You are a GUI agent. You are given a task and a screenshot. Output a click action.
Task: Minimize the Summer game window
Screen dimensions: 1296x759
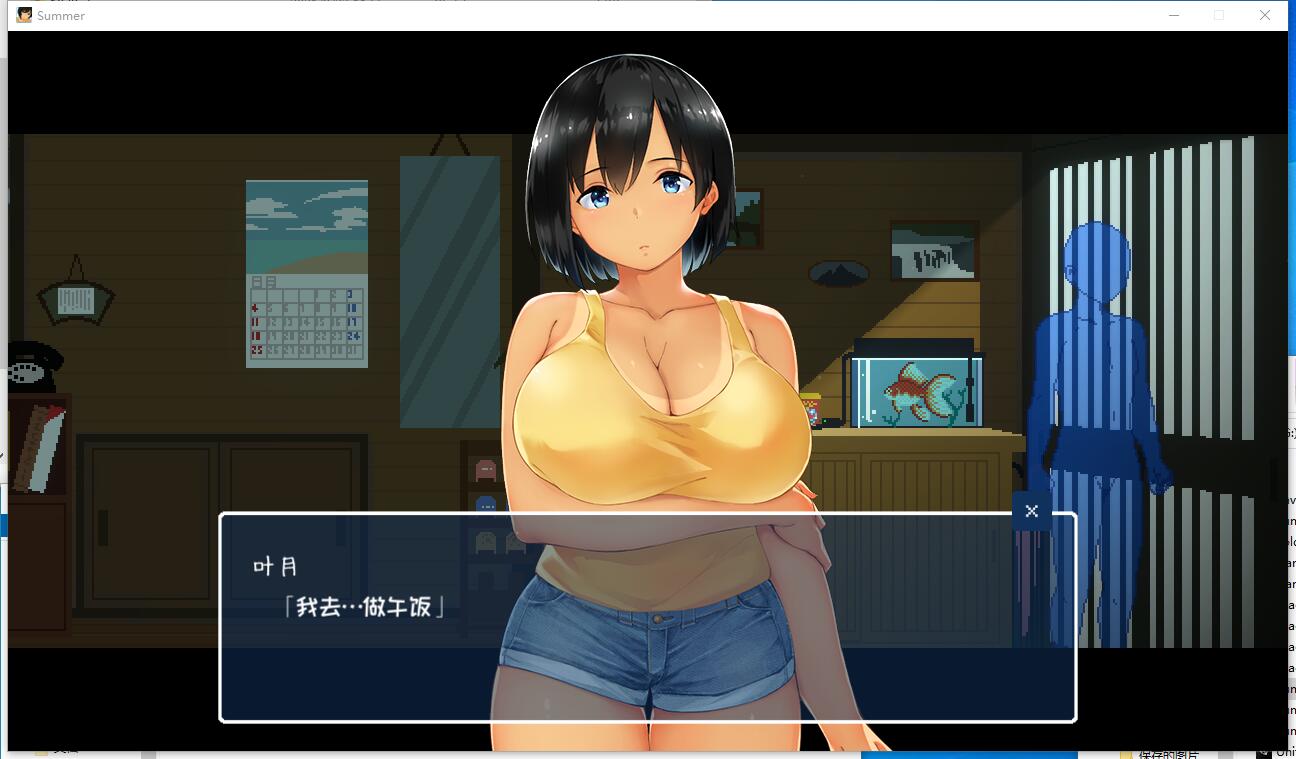tap(1174, 15)
